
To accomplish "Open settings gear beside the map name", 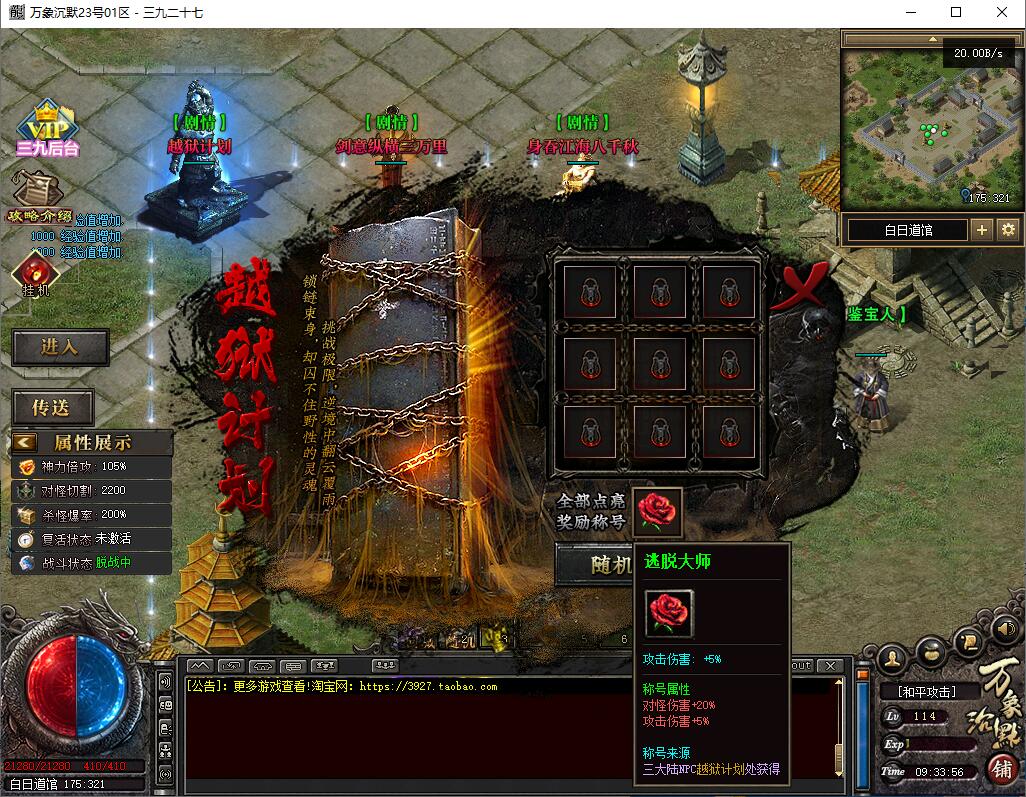I will (1007, 230).
